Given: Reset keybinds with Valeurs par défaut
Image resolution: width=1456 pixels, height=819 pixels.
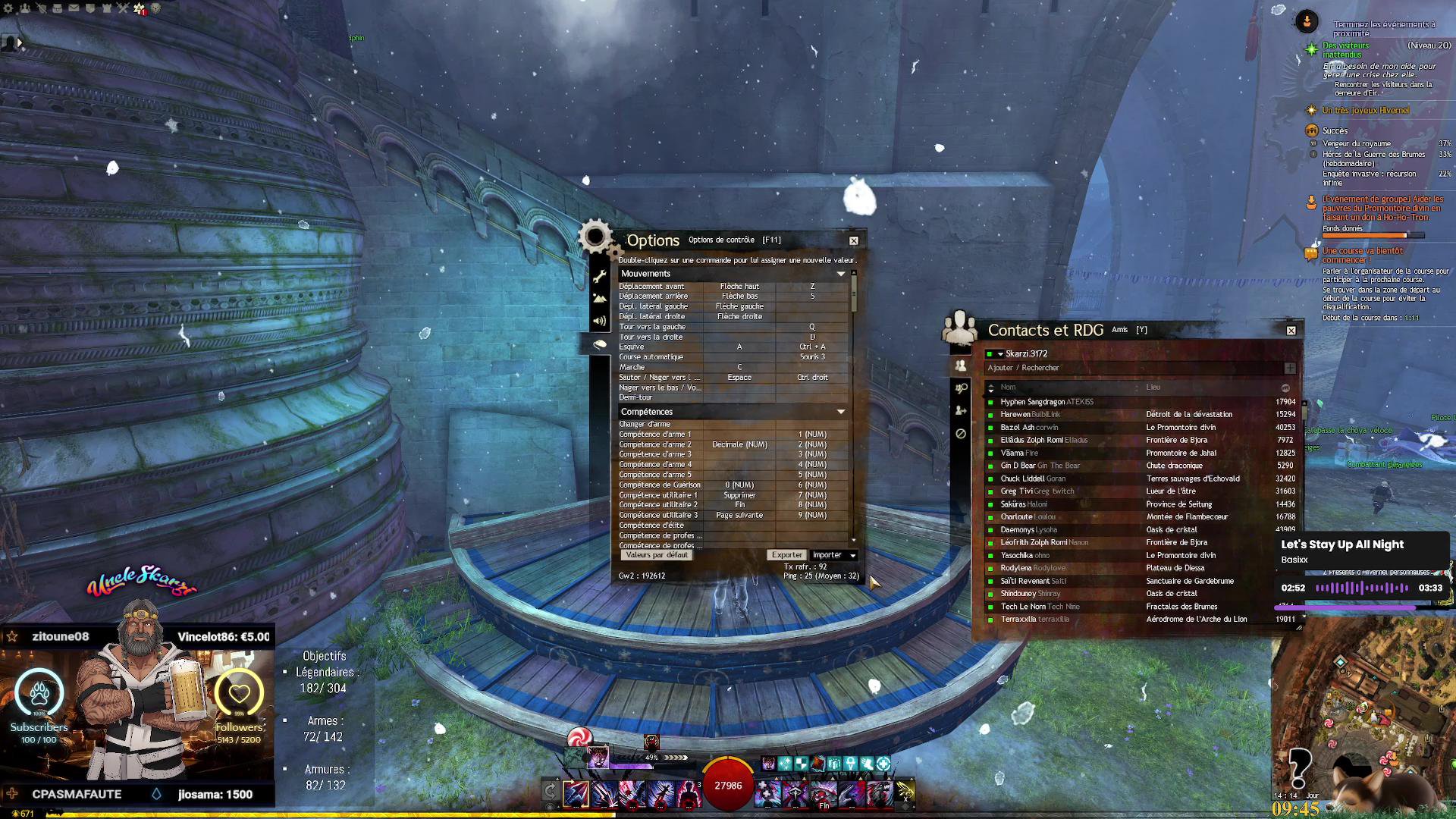Looking at the screenshot, I should click(x=657, y=555).
